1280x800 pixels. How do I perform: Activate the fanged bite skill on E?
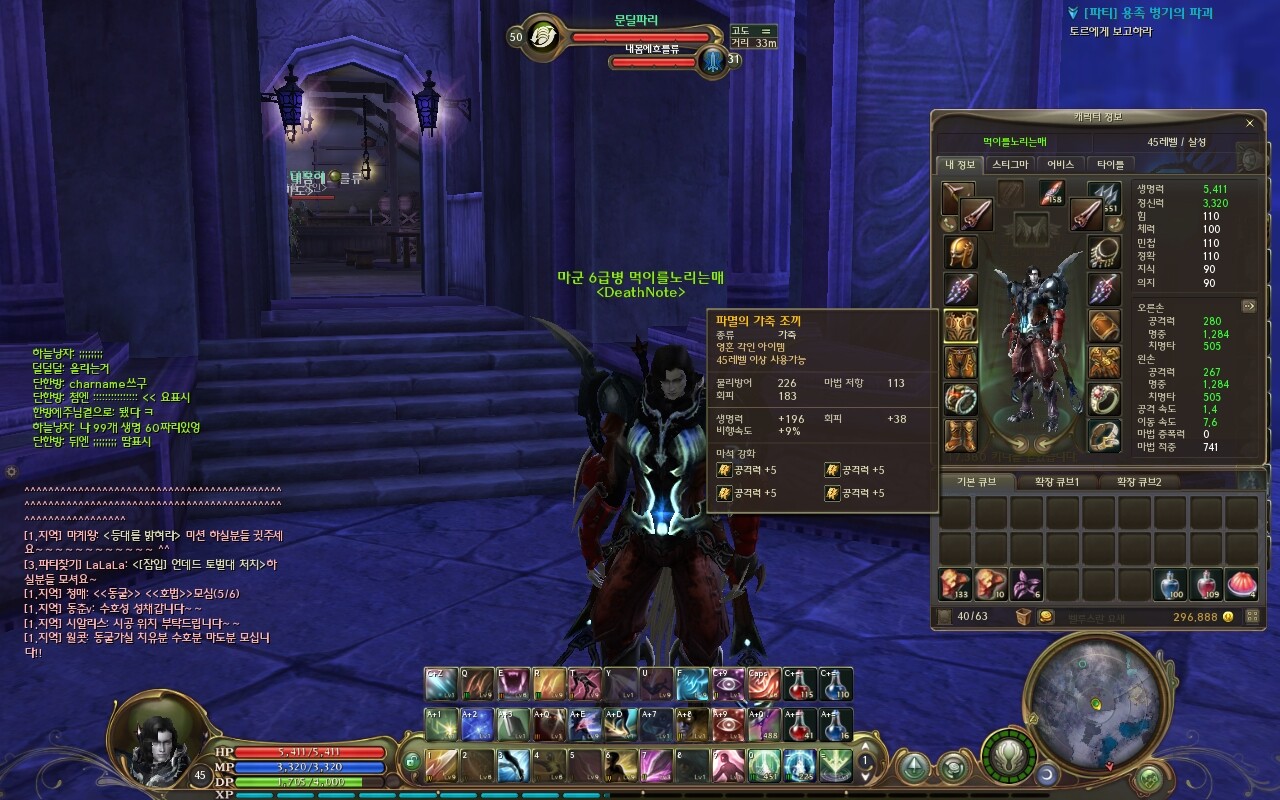coord(514,684)
